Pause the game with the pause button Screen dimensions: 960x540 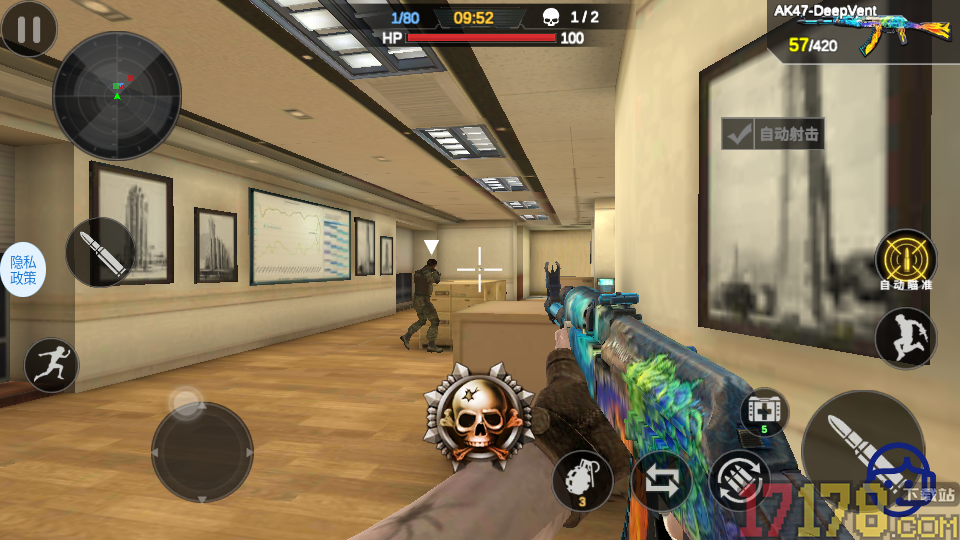[29, 29]
